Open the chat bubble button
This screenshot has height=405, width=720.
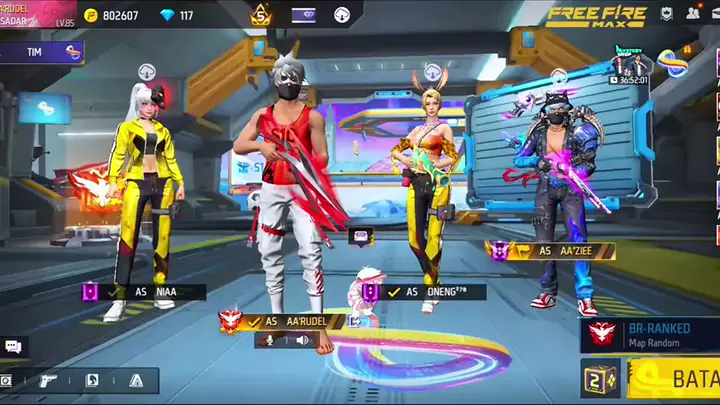(x=13, y=346)
